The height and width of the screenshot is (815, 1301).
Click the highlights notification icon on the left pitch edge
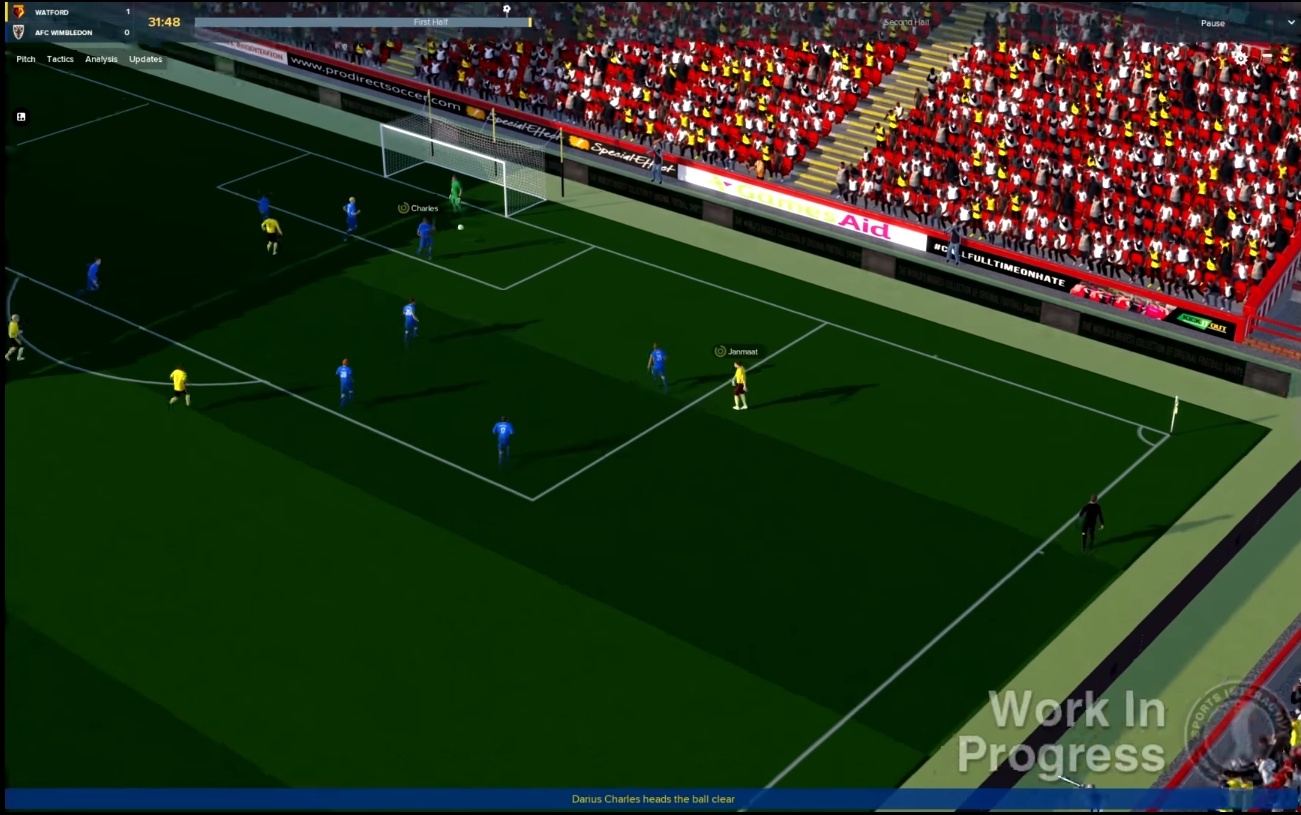20,117
